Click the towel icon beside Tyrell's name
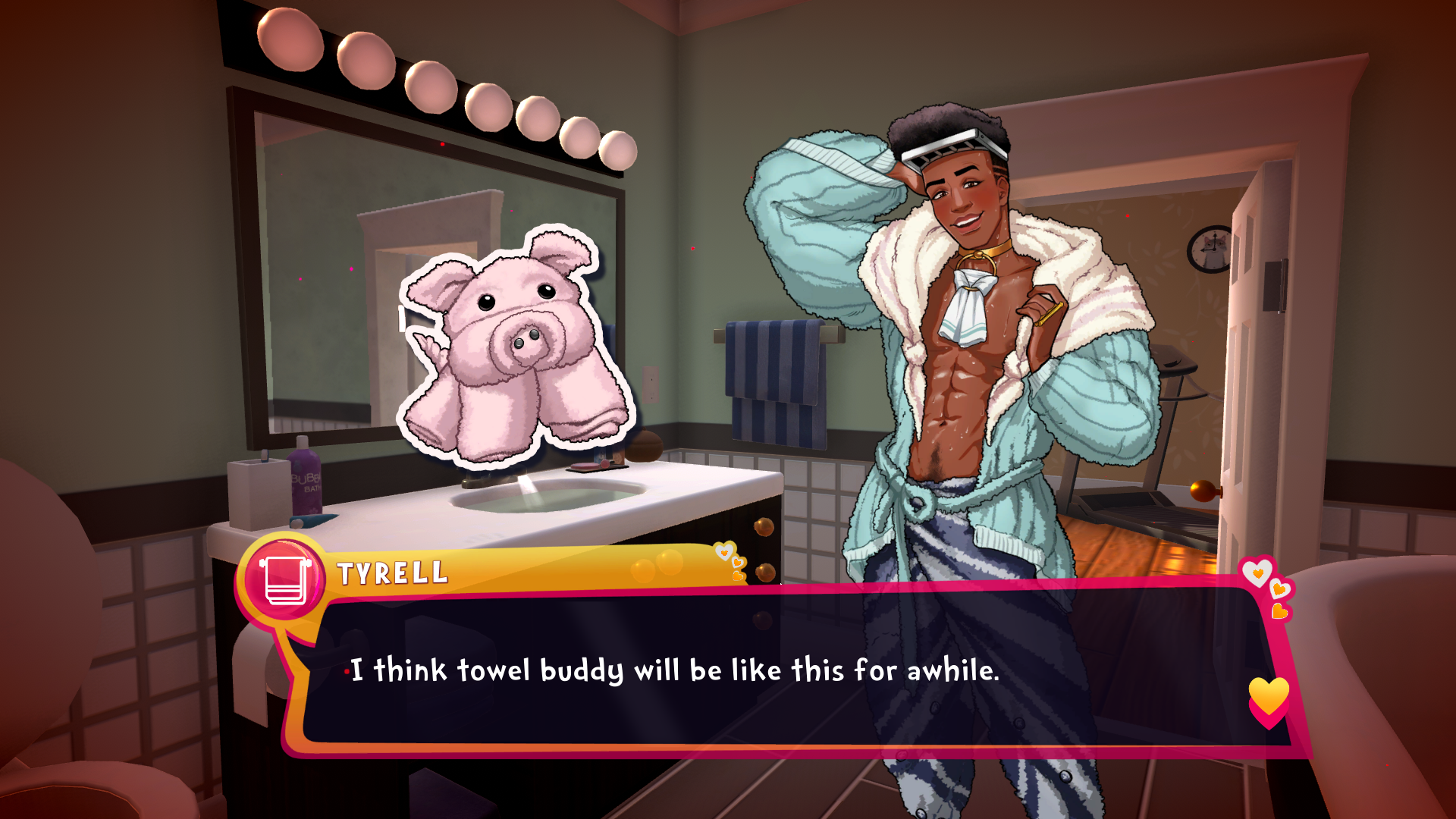 click(x=284, y=580)
